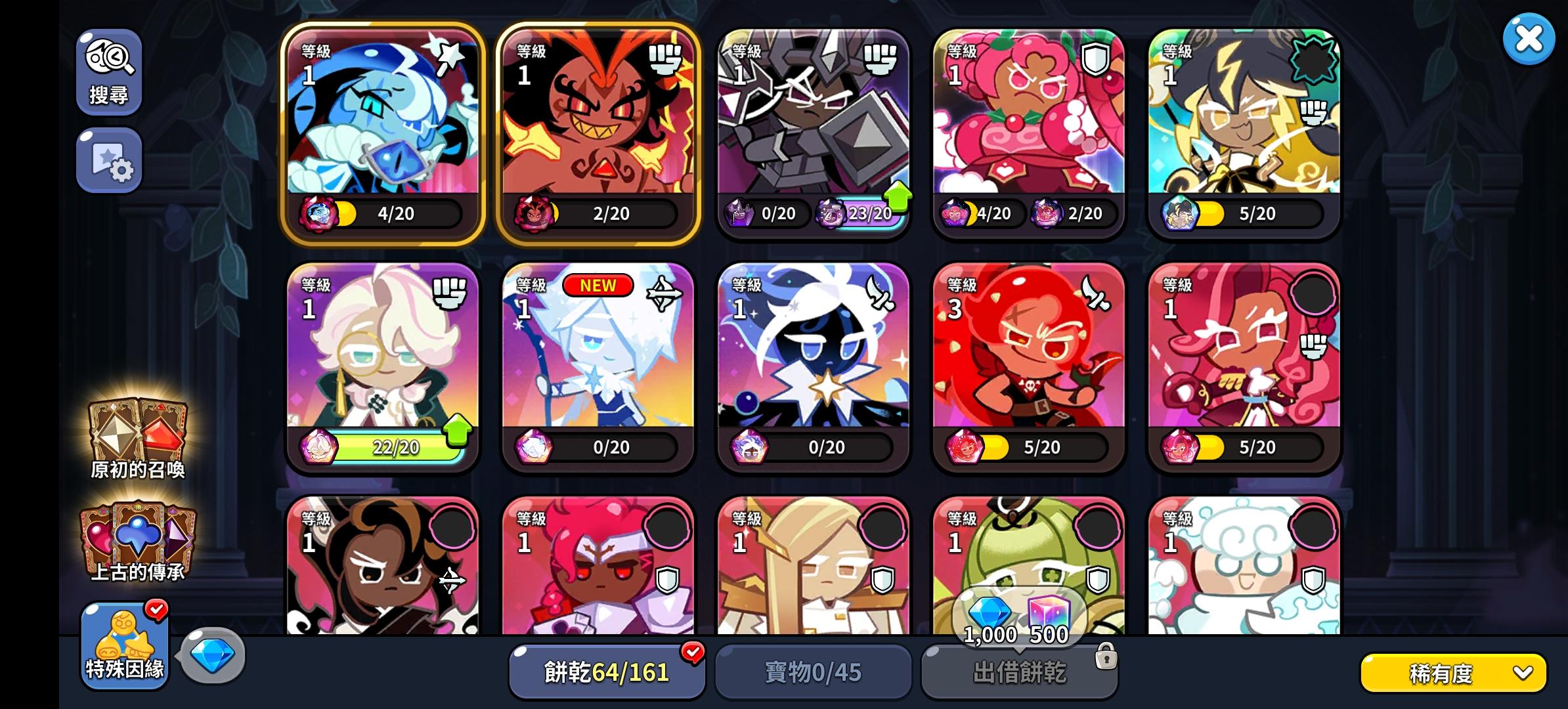Switch to the 寶物0/45 tab

pos(813,671)
